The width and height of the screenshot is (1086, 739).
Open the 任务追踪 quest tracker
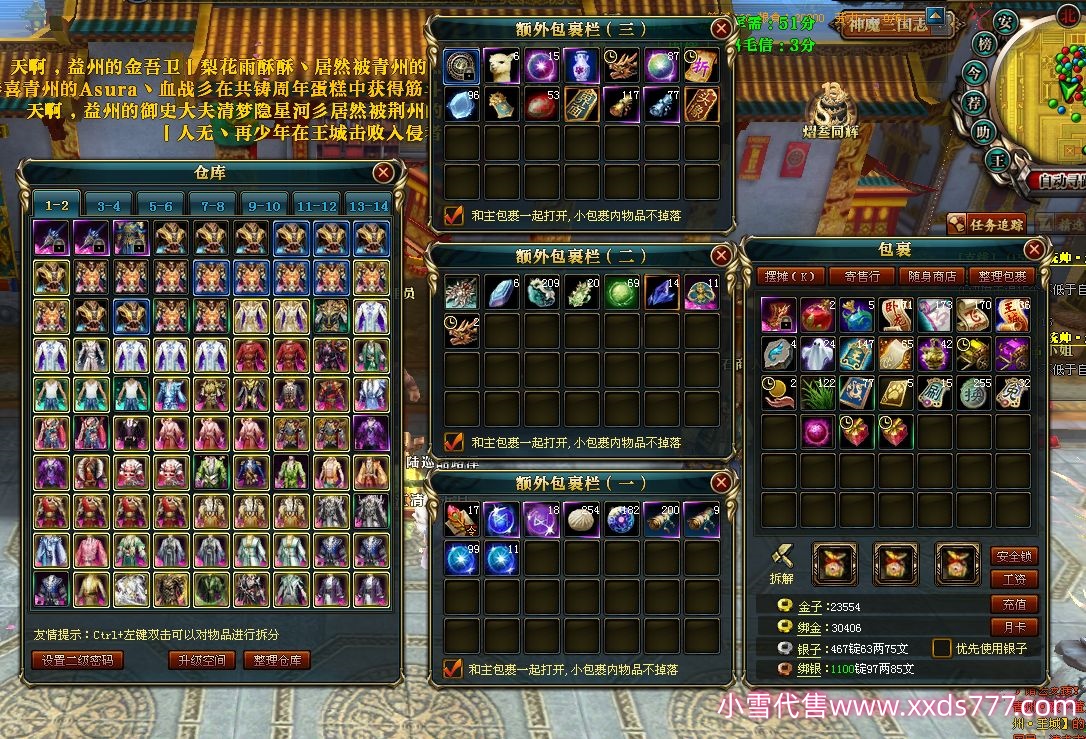(x=987, y=224)
